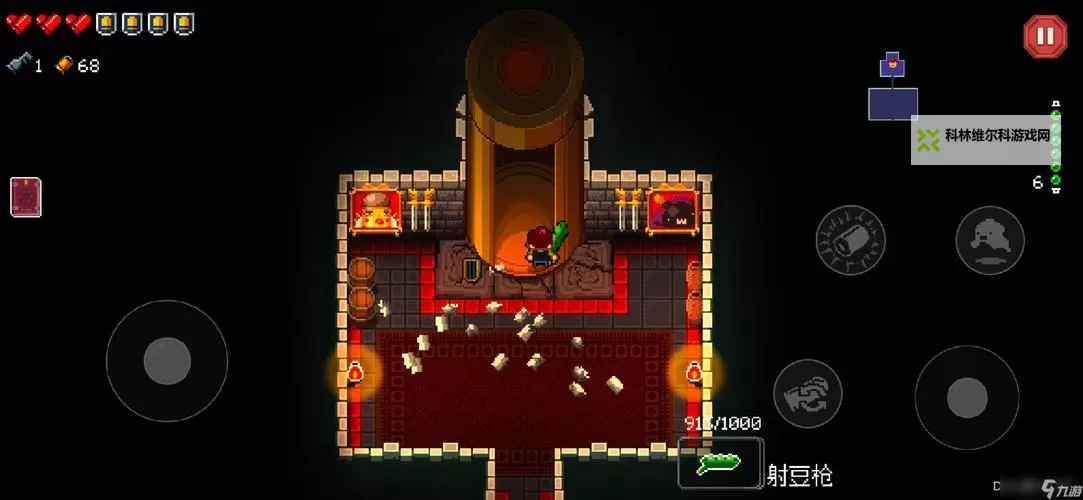Pause the game with the red button
The width and height of the screenshot is (1083, 500).
point(1044,37)
